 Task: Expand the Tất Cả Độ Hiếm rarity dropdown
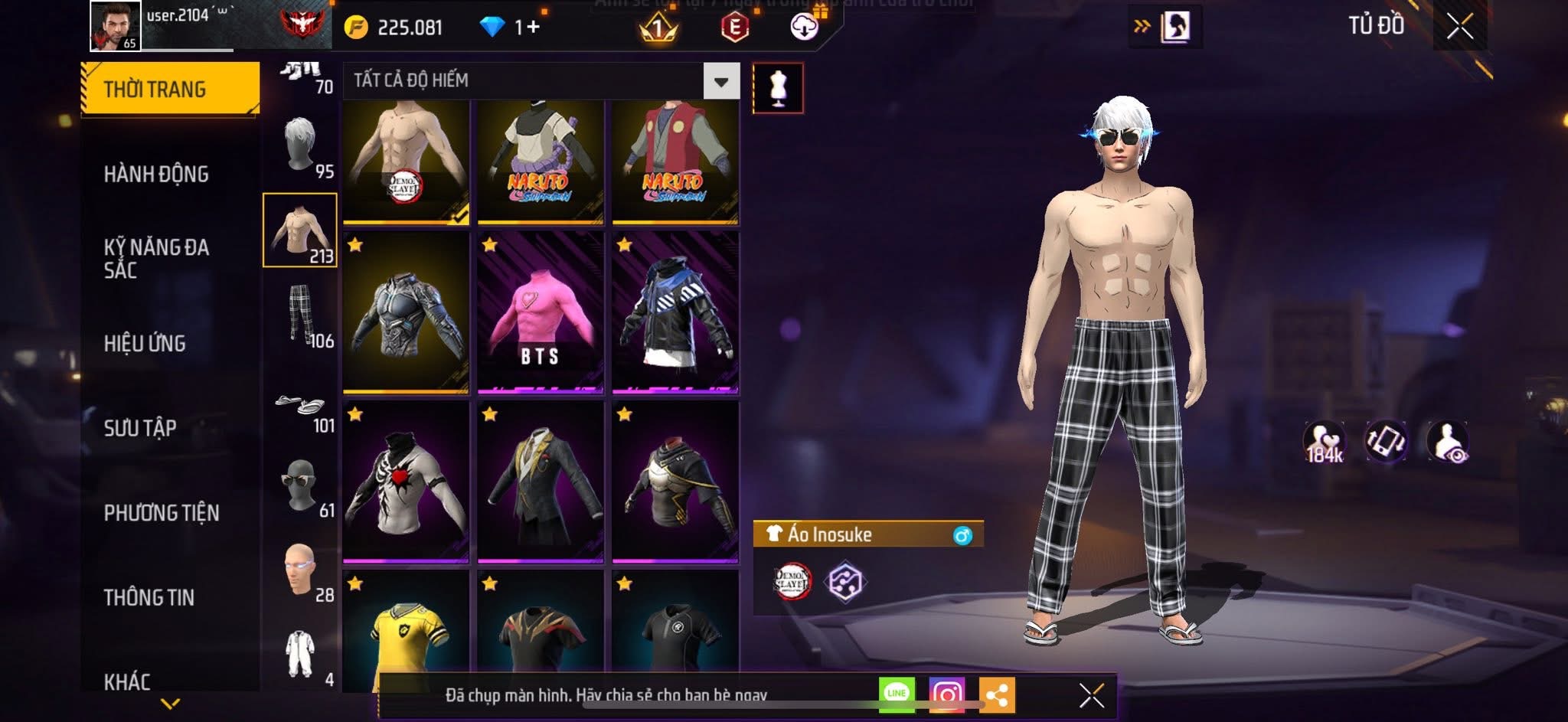[720, 81]
